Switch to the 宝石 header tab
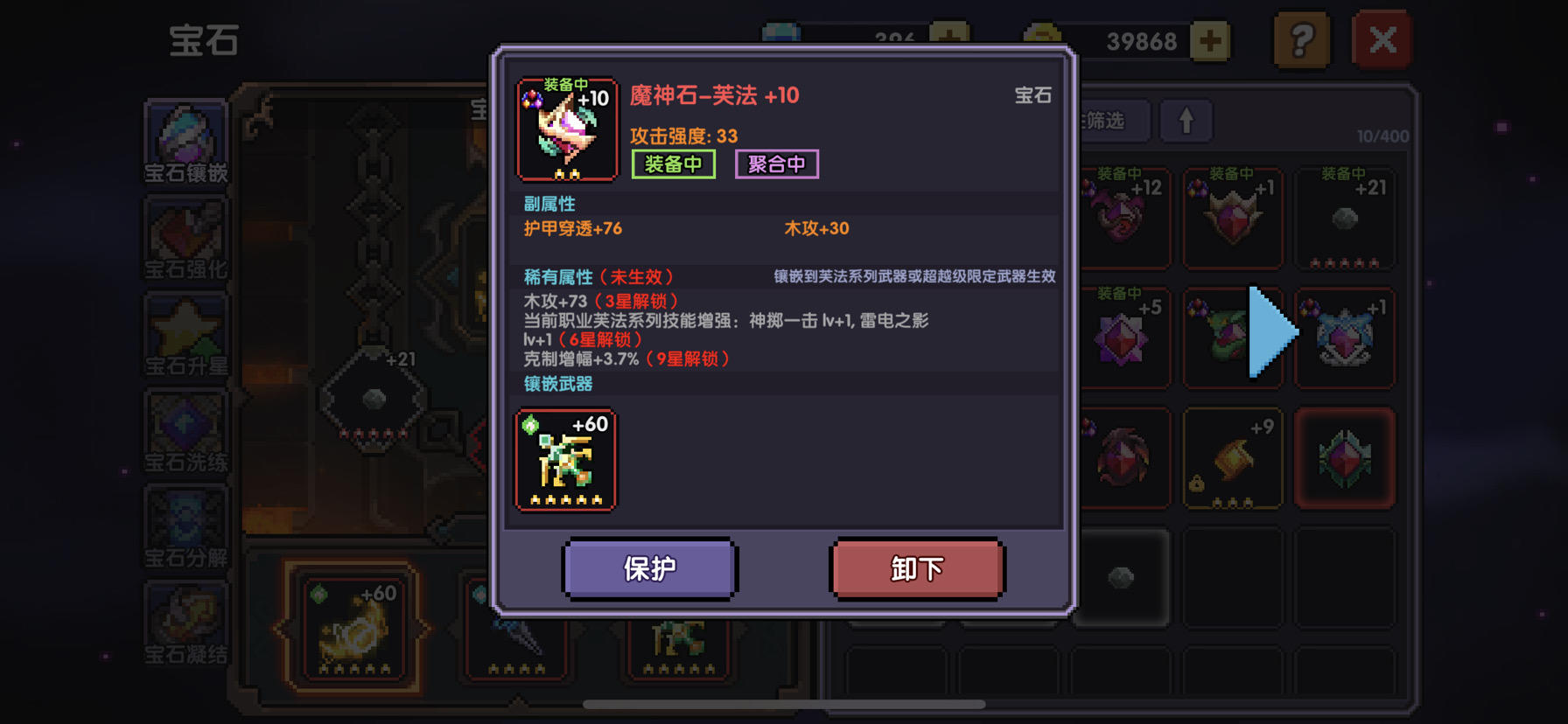The width and height of the screenshot is (1568, 724). 1034,95
